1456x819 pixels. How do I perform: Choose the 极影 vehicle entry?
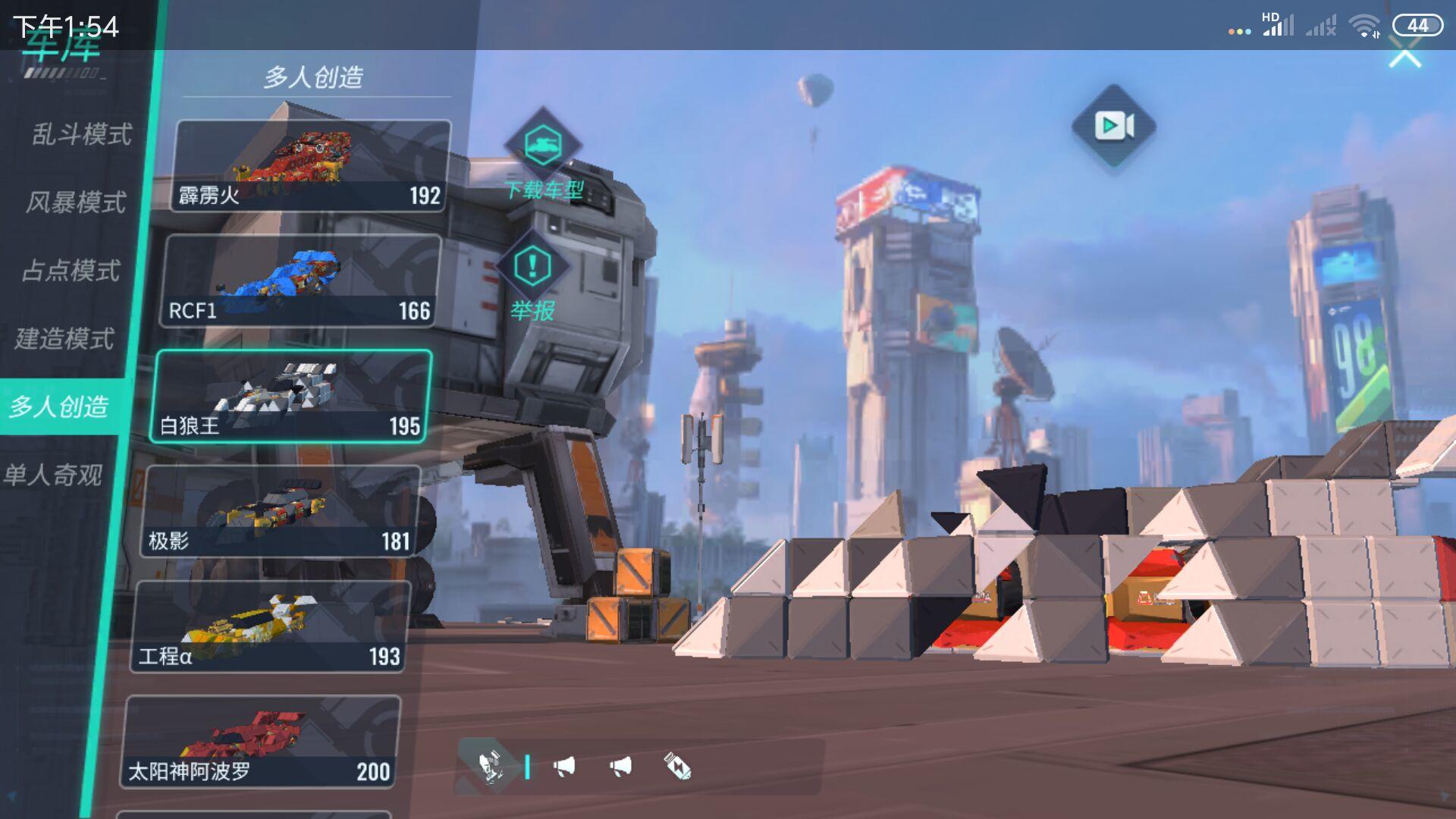coord(281,512)
